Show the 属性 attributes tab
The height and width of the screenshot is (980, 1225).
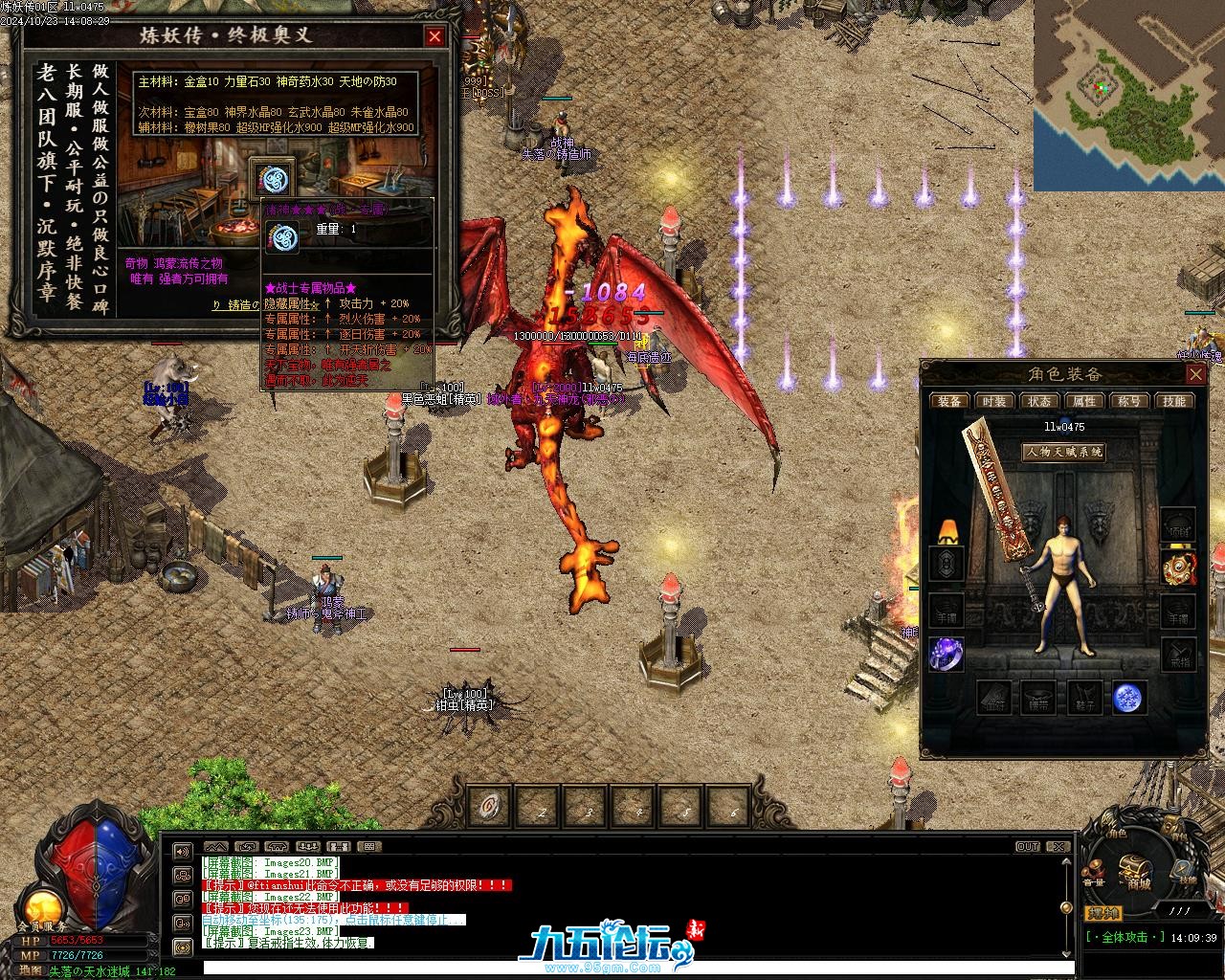click(x=1084, y=401)
